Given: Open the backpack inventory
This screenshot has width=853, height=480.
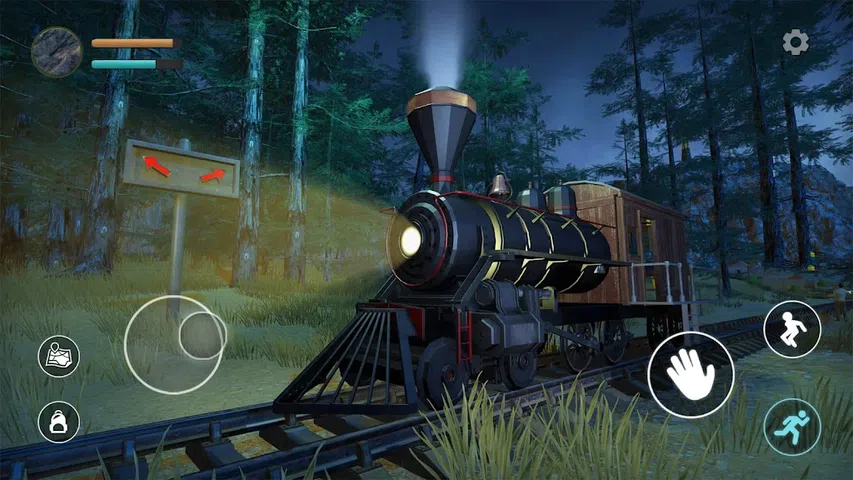Looking at the screenshot, I should tap(59, 422).
